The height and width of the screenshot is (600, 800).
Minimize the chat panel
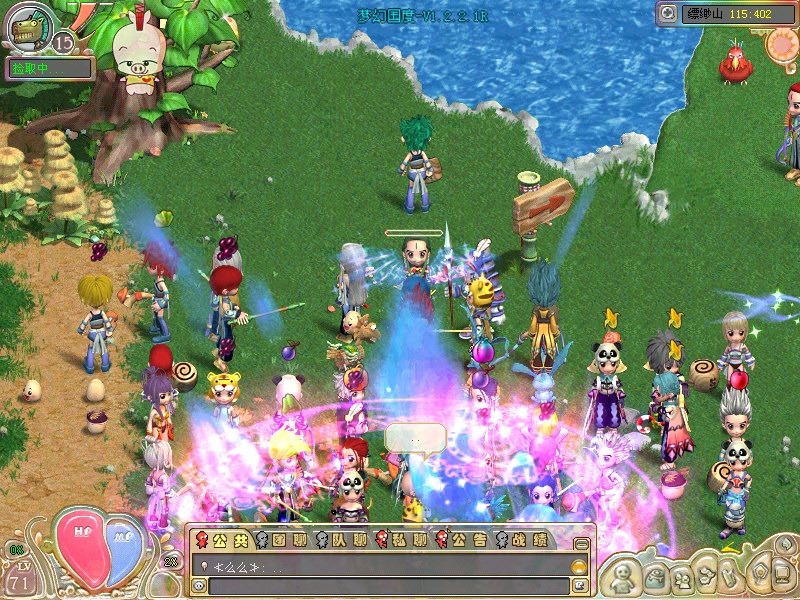tap(580, 543)
